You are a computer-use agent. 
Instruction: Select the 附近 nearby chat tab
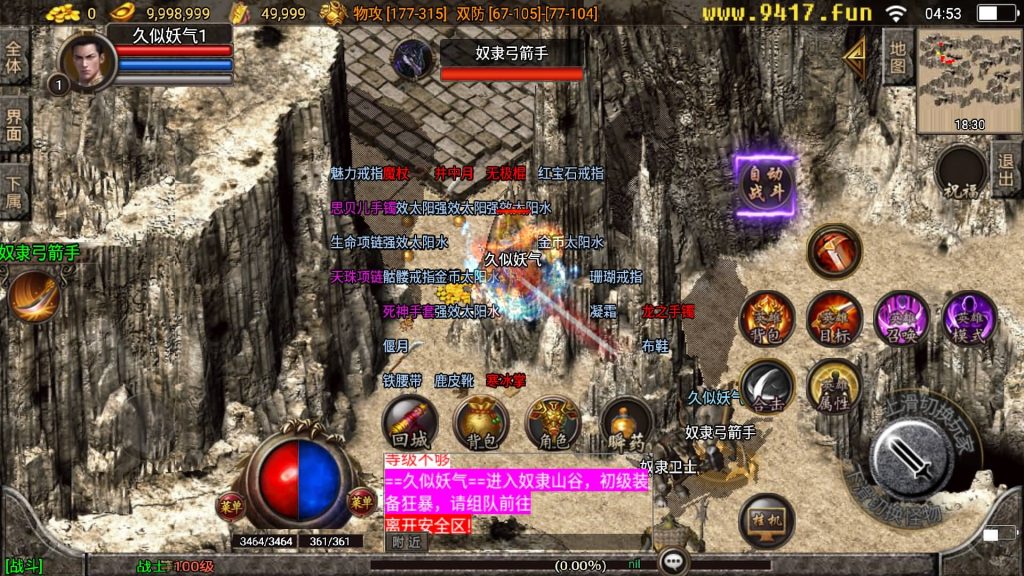pos(407,542)
